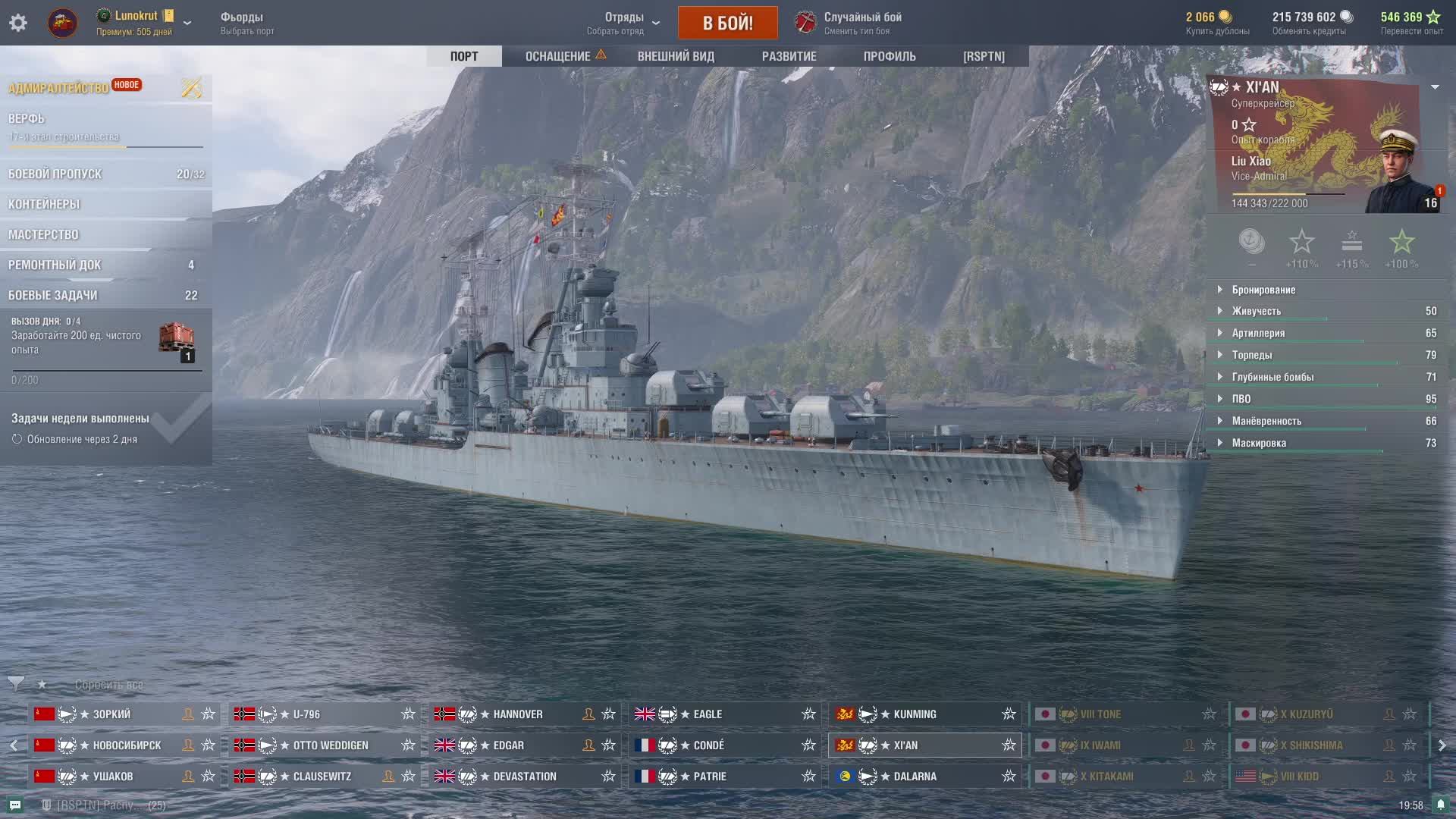Open the settings gear menu
Viewport: 1456px width, 819px height.
click(18, 23)
